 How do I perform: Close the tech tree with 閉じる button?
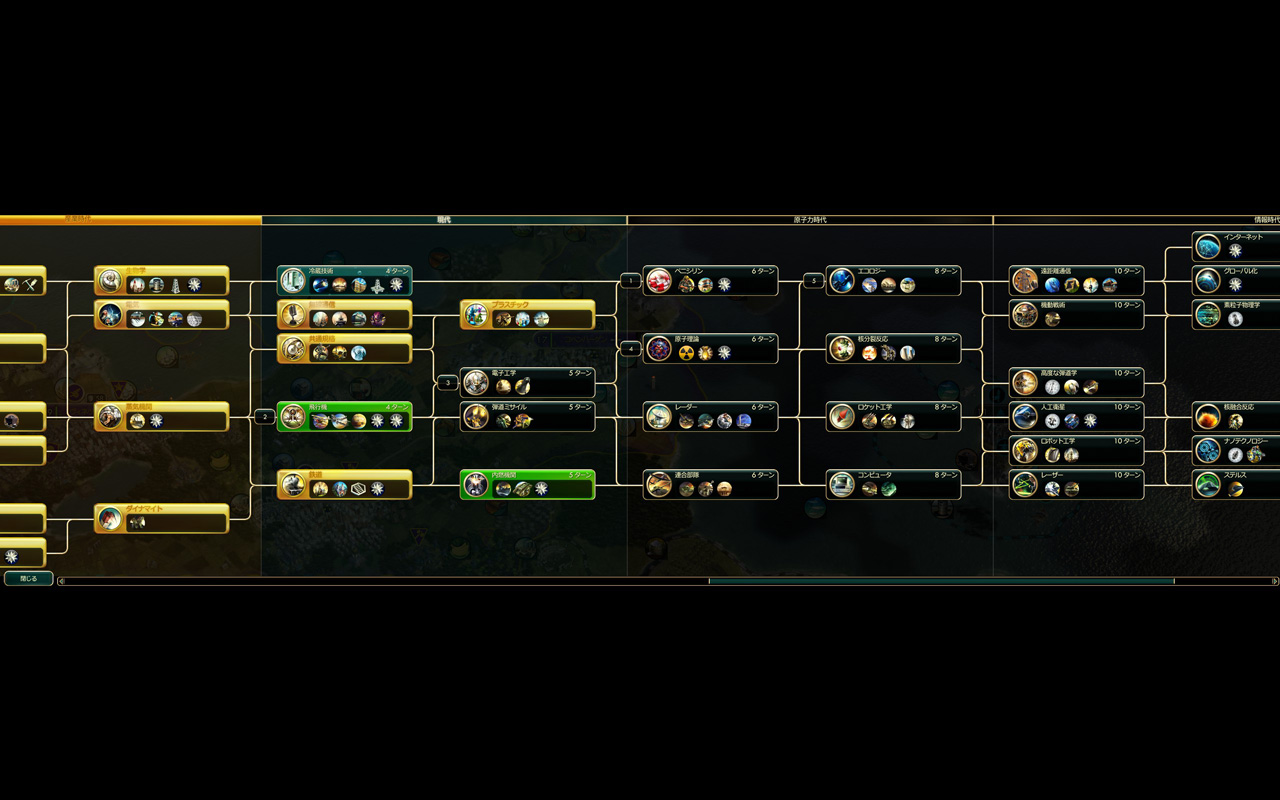pyautogui.click(x=28, y=578)
